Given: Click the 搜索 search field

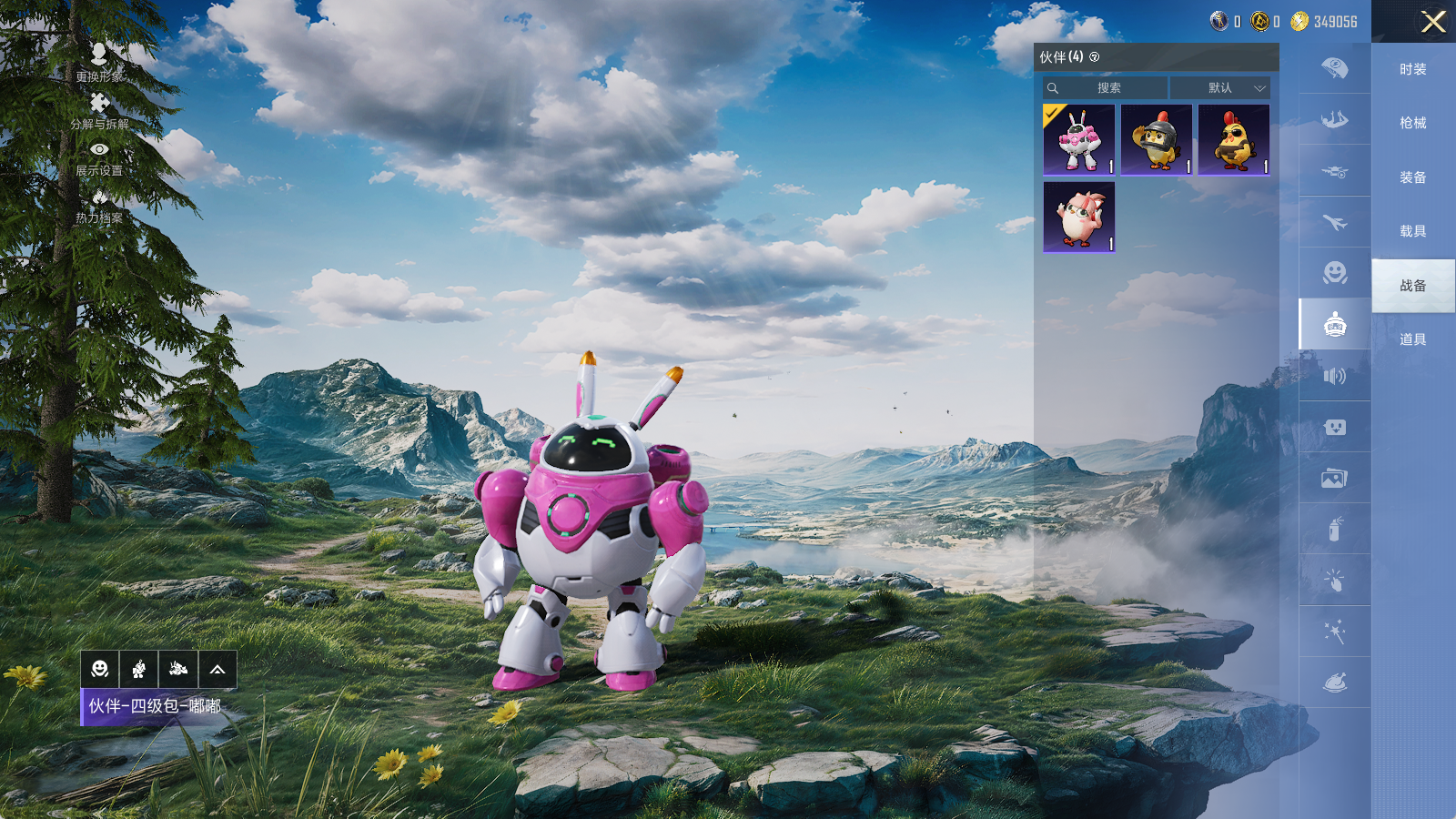Looking at the screenshot, I should (x=1107, y=88).
